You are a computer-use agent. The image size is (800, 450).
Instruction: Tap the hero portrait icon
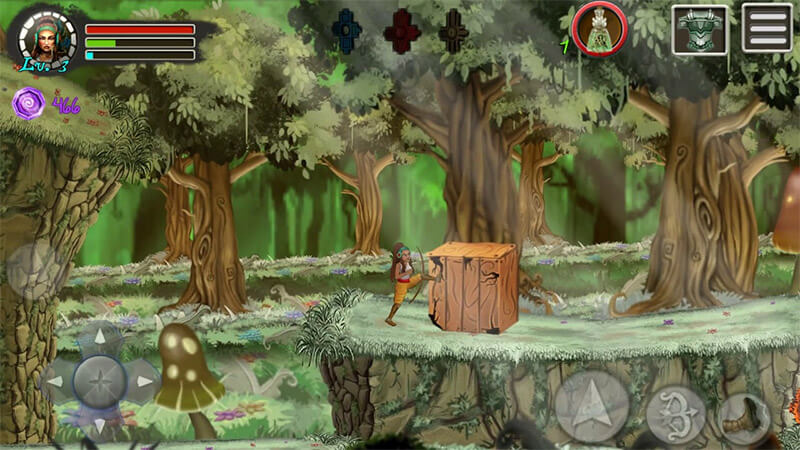coord(46,38)
